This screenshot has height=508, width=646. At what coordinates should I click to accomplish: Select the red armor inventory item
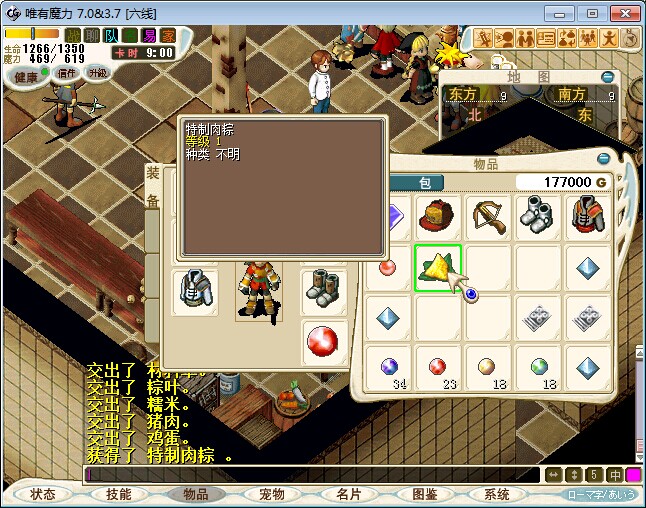pyautogui.click(x=590, y=216)
